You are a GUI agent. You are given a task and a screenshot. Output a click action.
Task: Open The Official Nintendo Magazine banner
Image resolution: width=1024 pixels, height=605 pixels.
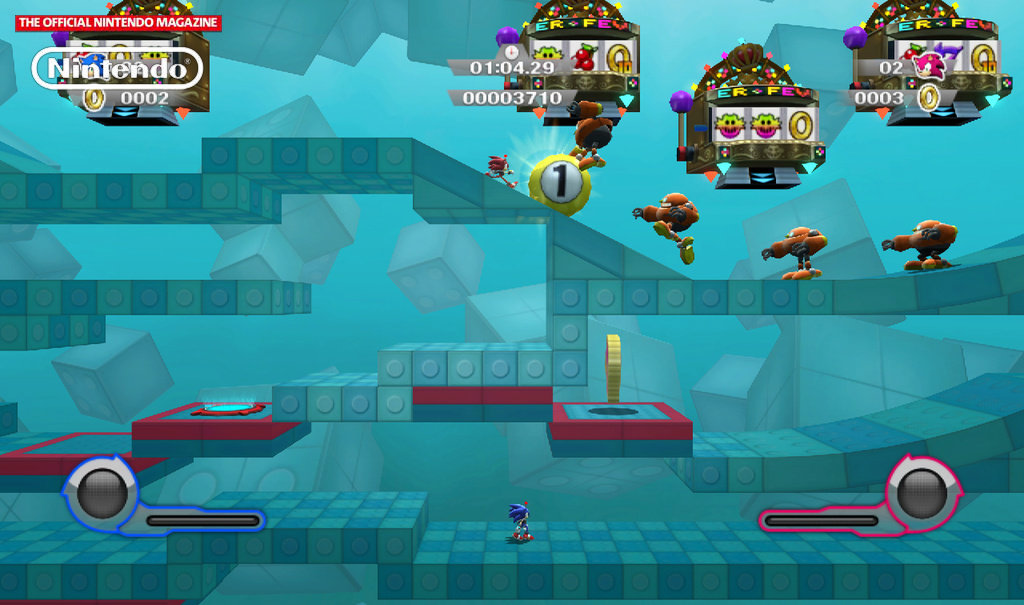tap(118, 22)
